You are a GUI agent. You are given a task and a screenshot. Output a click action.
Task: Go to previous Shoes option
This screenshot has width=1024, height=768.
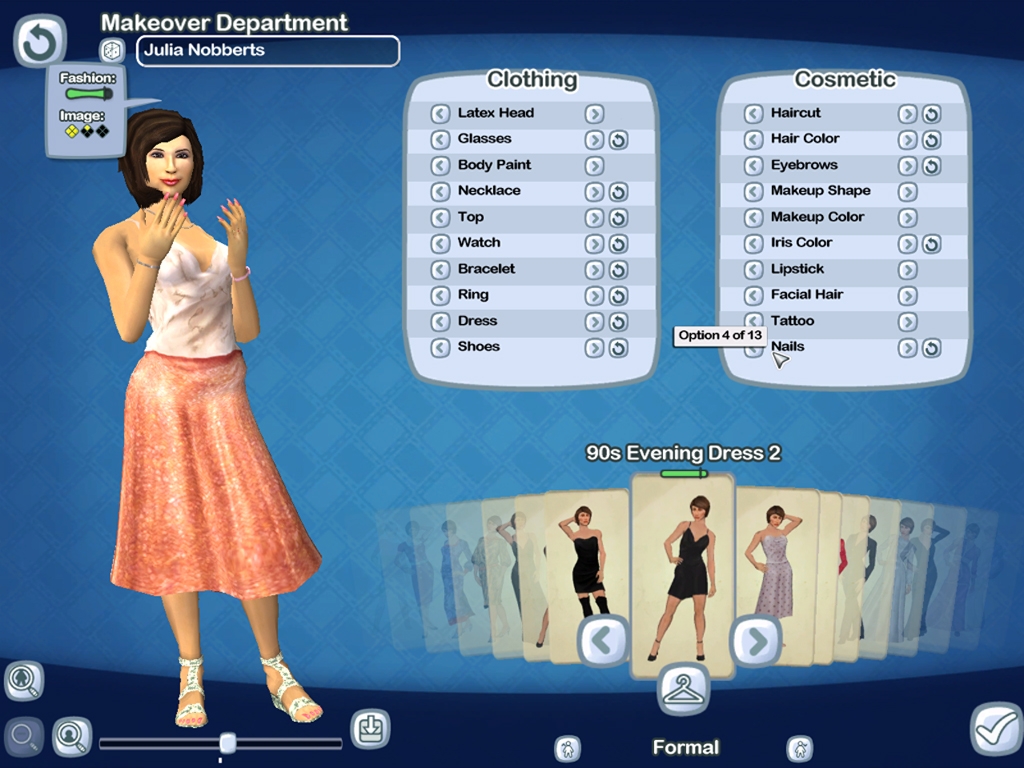(x=440, y=347)
